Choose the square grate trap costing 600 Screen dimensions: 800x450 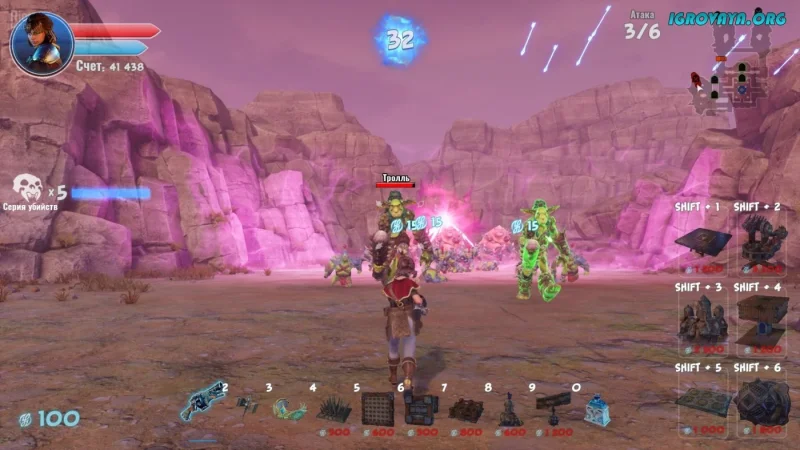point(377,408)
